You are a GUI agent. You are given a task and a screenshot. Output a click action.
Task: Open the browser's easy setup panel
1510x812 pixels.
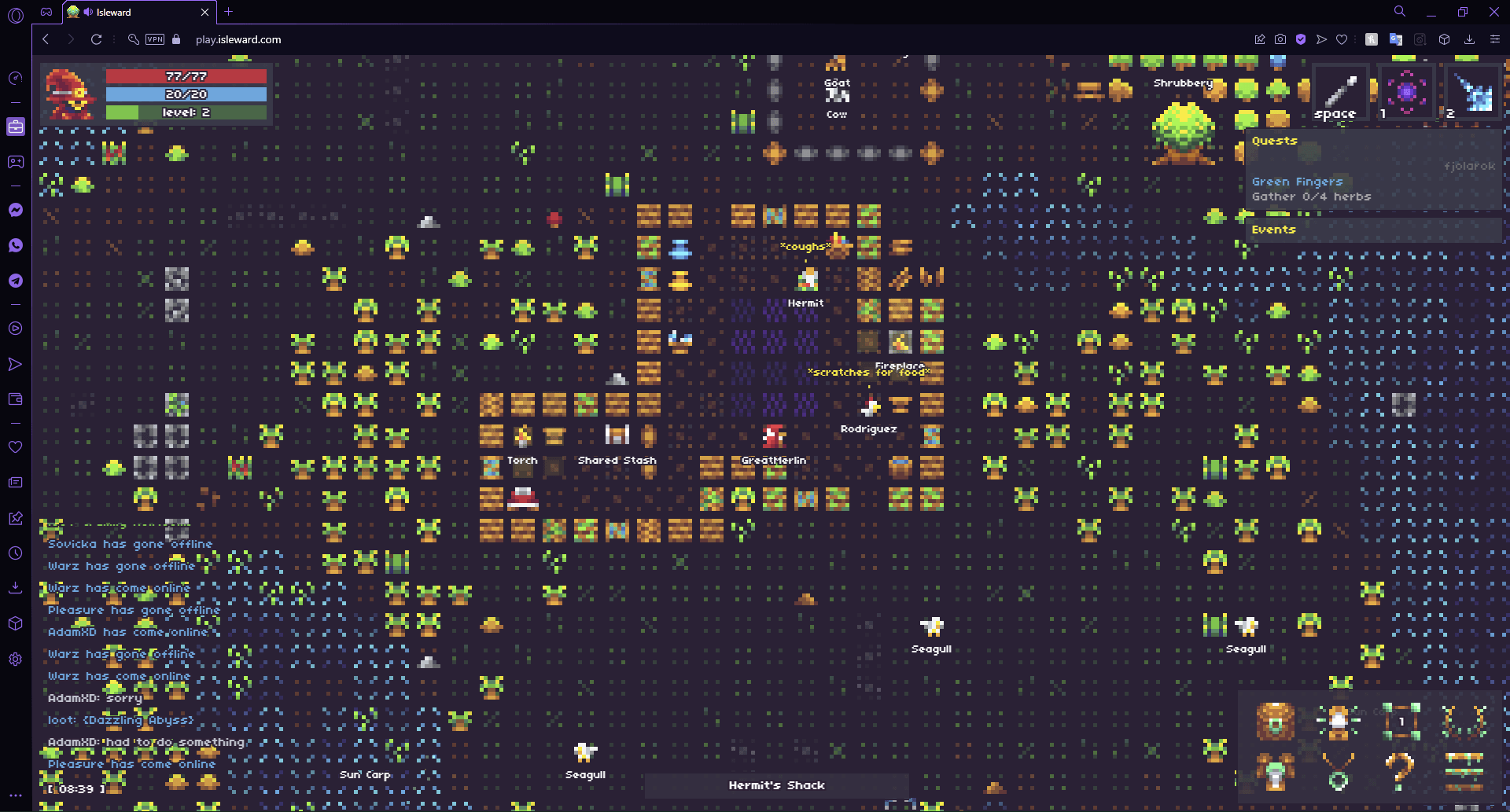click(x=1493, y=39)
